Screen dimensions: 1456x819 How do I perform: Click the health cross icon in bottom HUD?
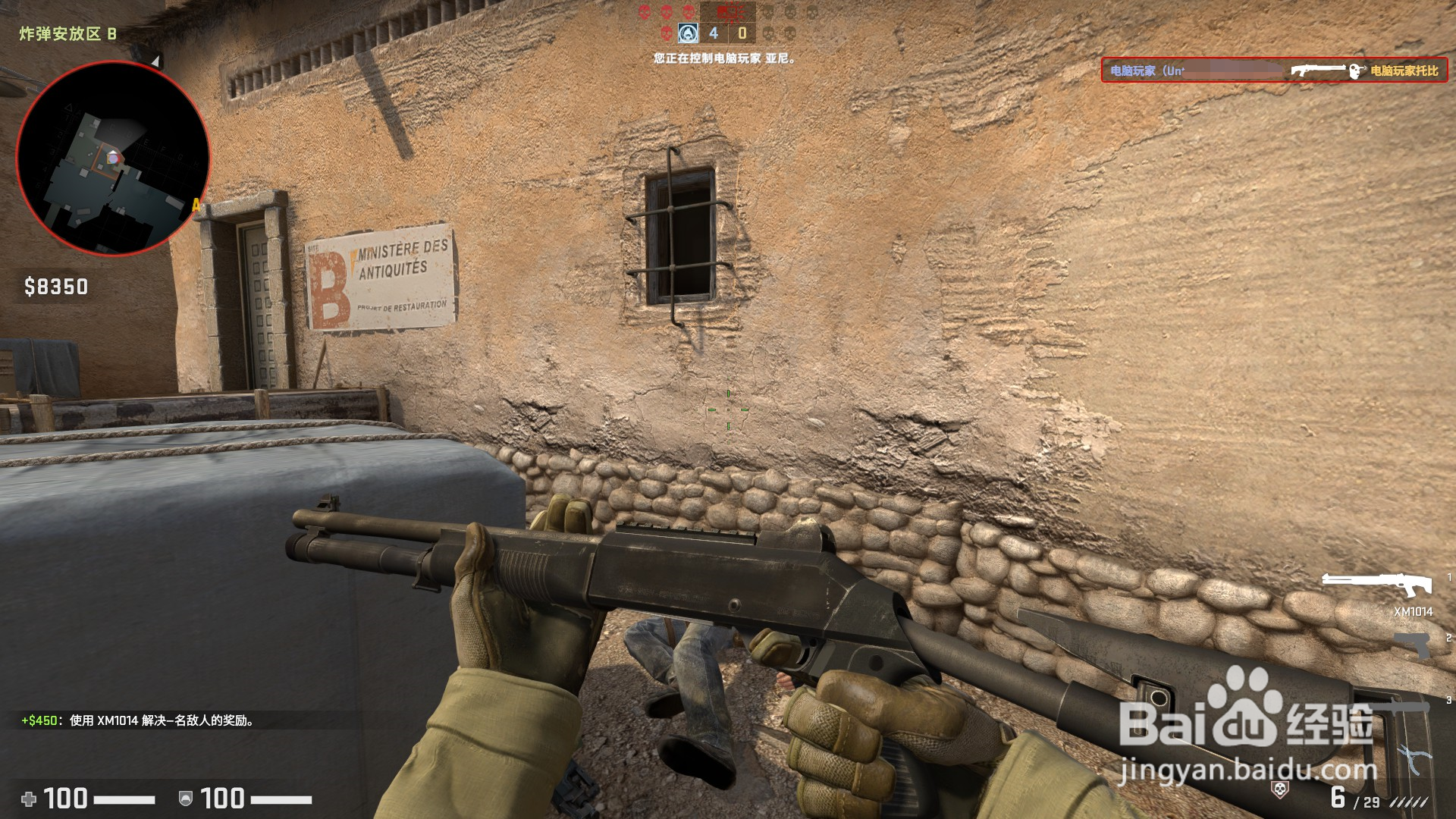29,799
